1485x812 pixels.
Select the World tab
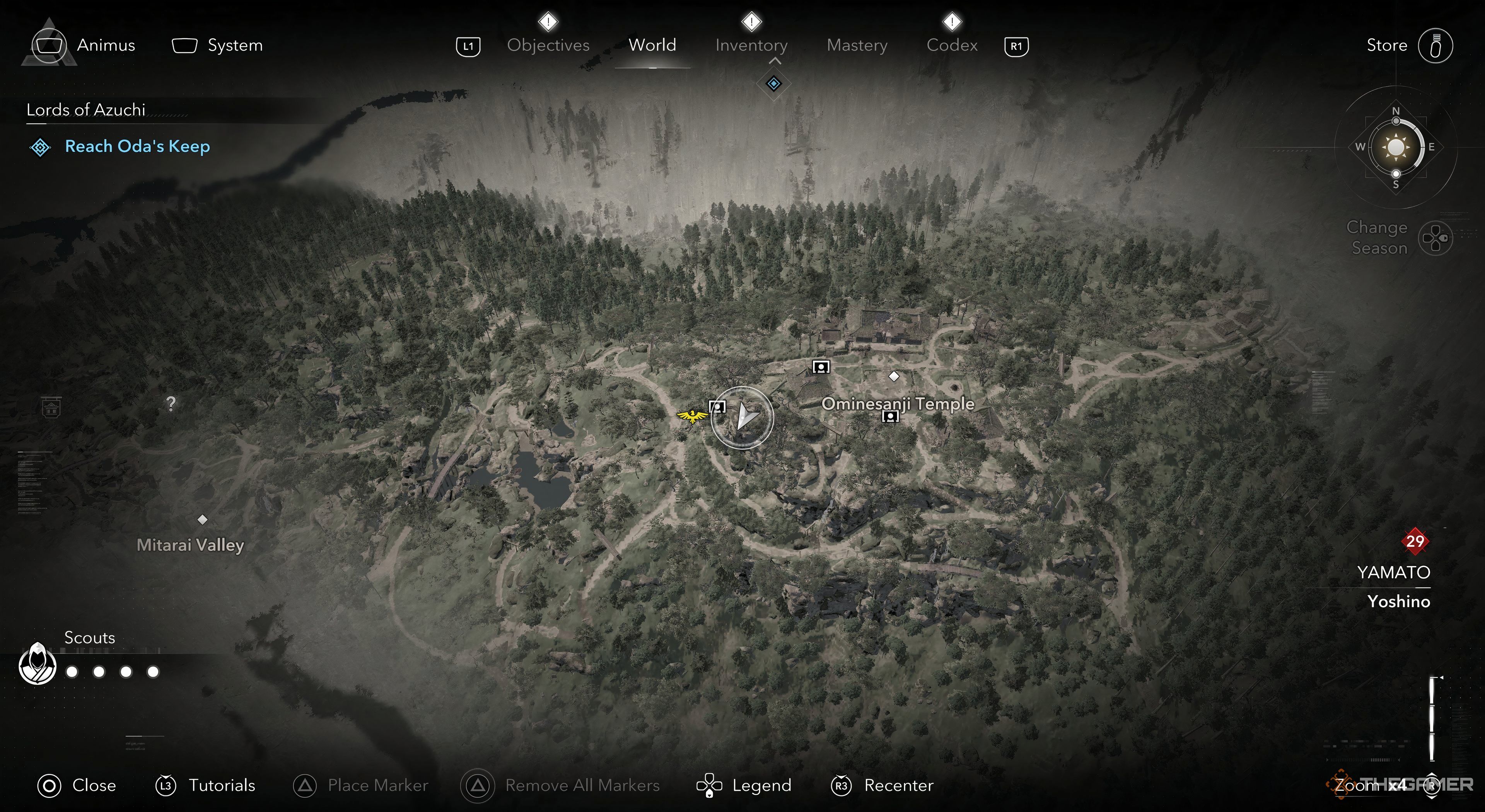pos(652,45)
